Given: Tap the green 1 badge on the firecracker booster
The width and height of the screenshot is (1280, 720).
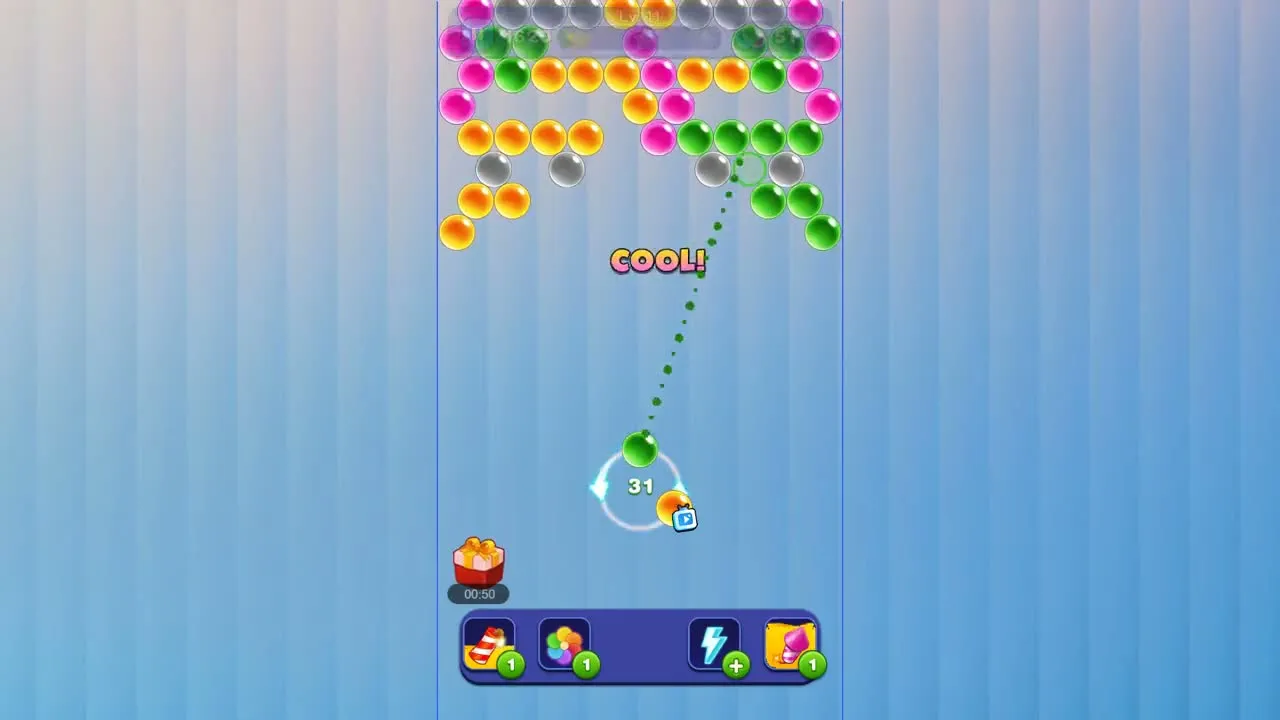Looking at the screenshot, I should coord(510,665).
